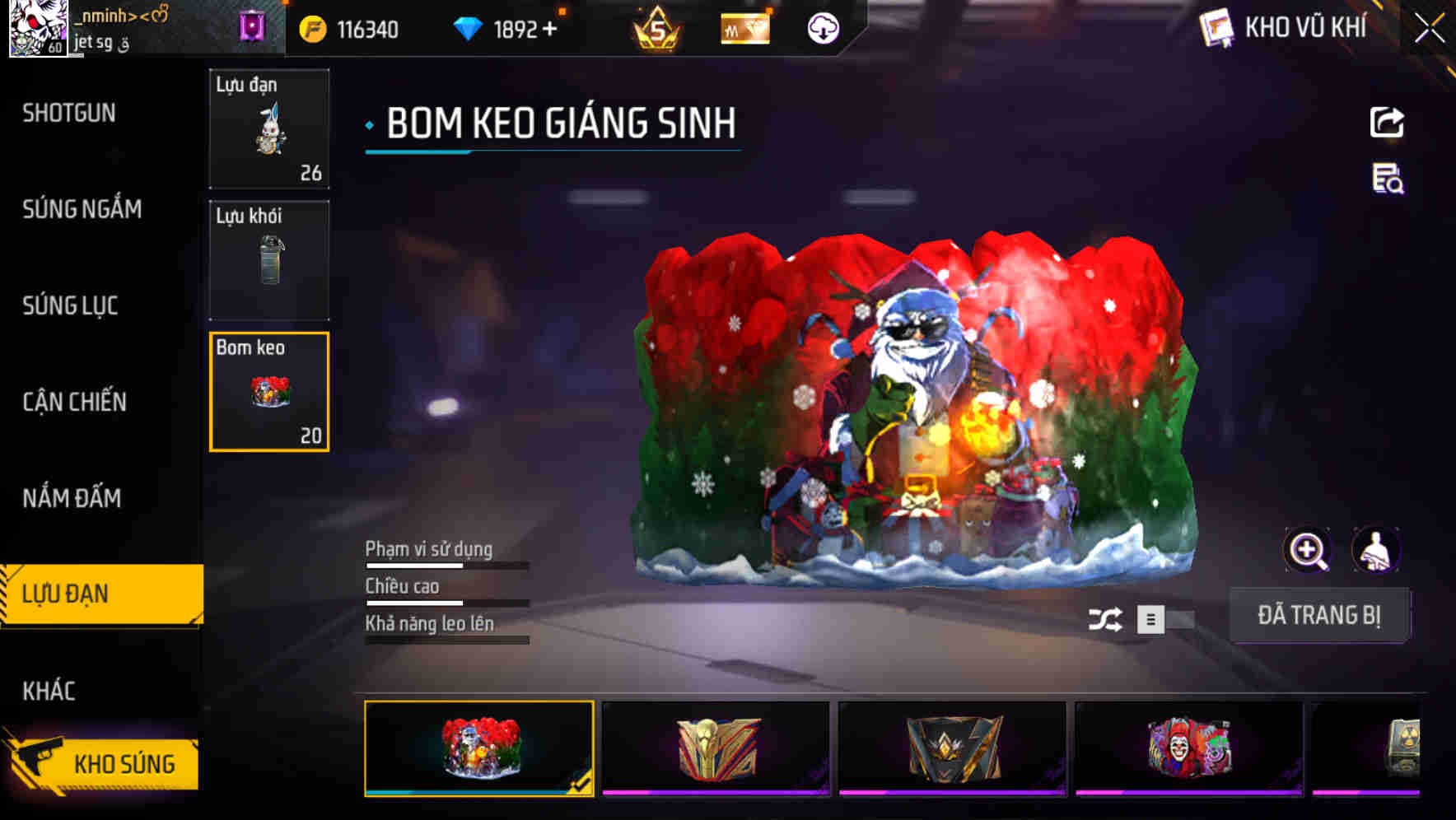
Task: Switch to the SHOTGUN category
Action: tap(69, 113)
